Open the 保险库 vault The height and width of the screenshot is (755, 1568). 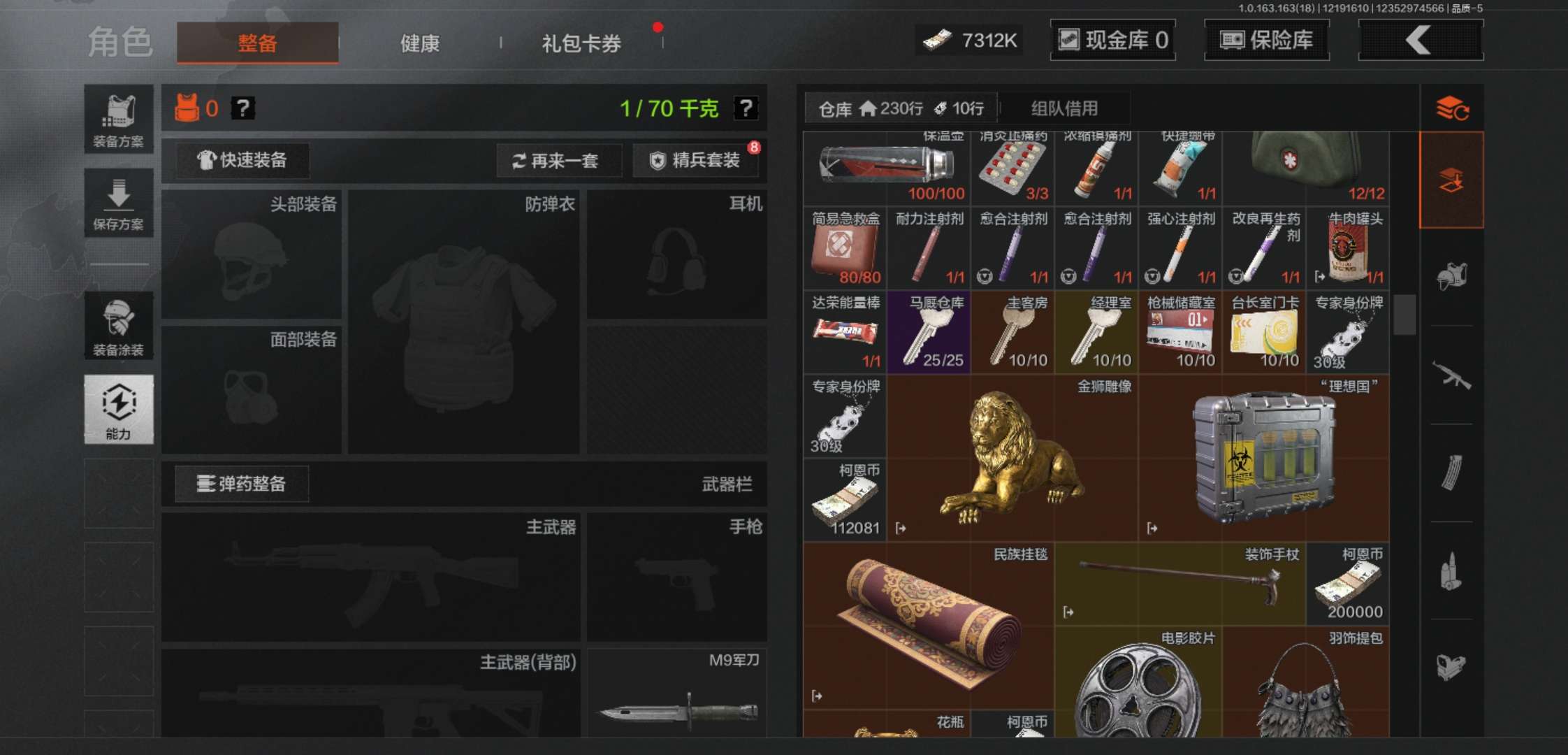pyautogui.click(x=1266, y=40)
